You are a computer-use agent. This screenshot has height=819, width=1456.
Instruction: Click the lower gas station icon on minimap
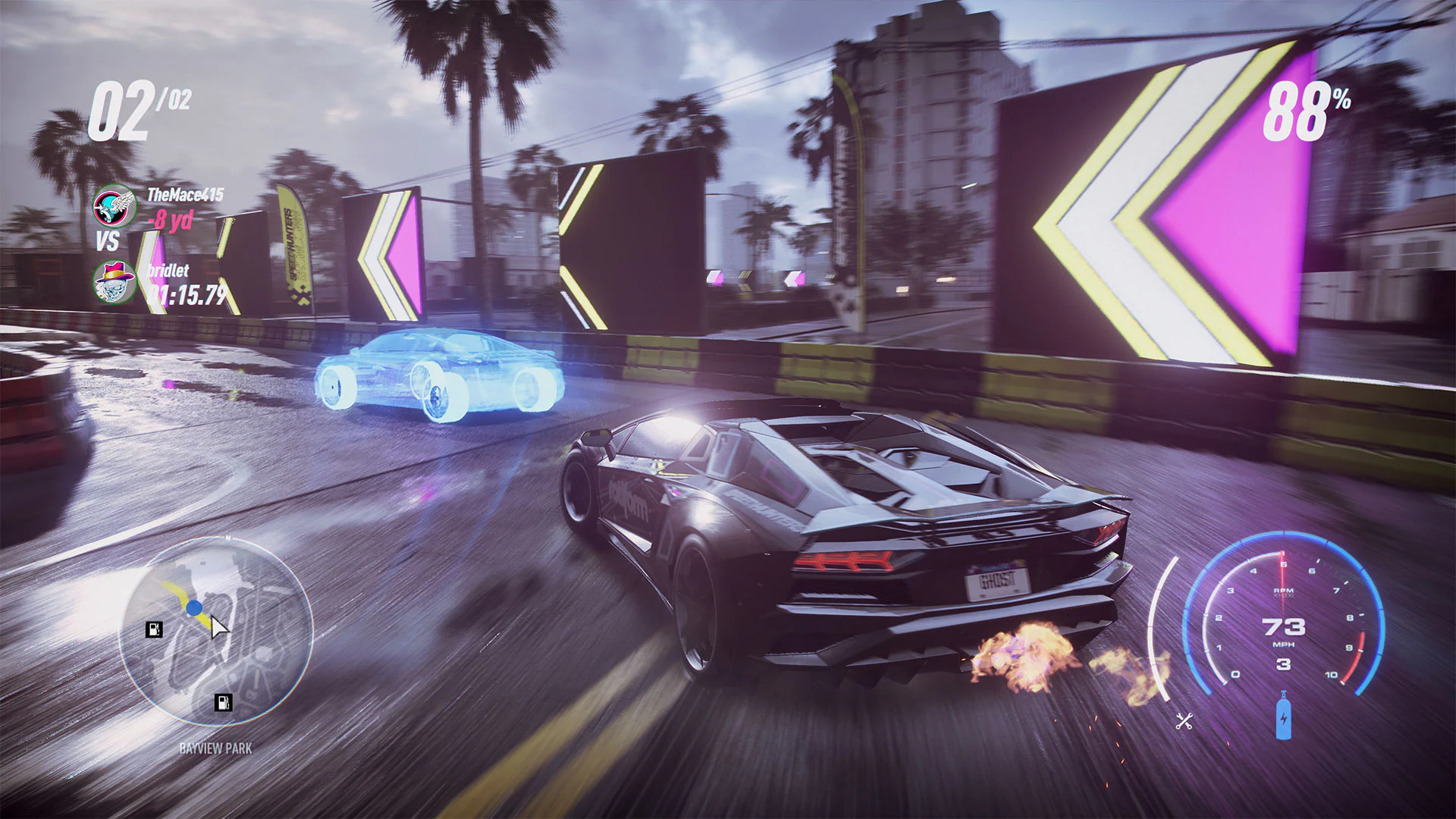tap(223, 704)
